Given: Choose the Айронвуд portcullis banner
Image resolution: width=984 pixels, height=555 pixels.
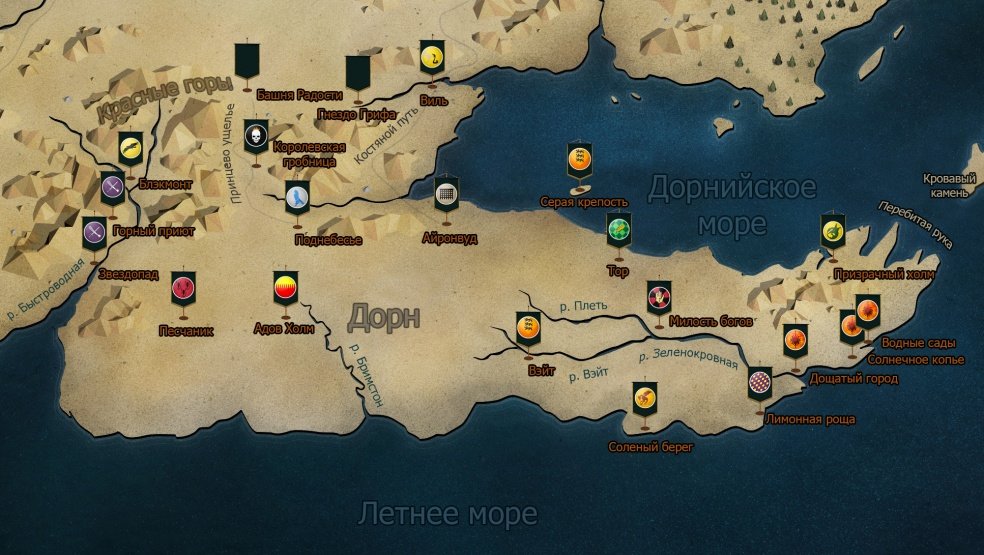Looking at the screenshot, I should click(x=446, y=192).
